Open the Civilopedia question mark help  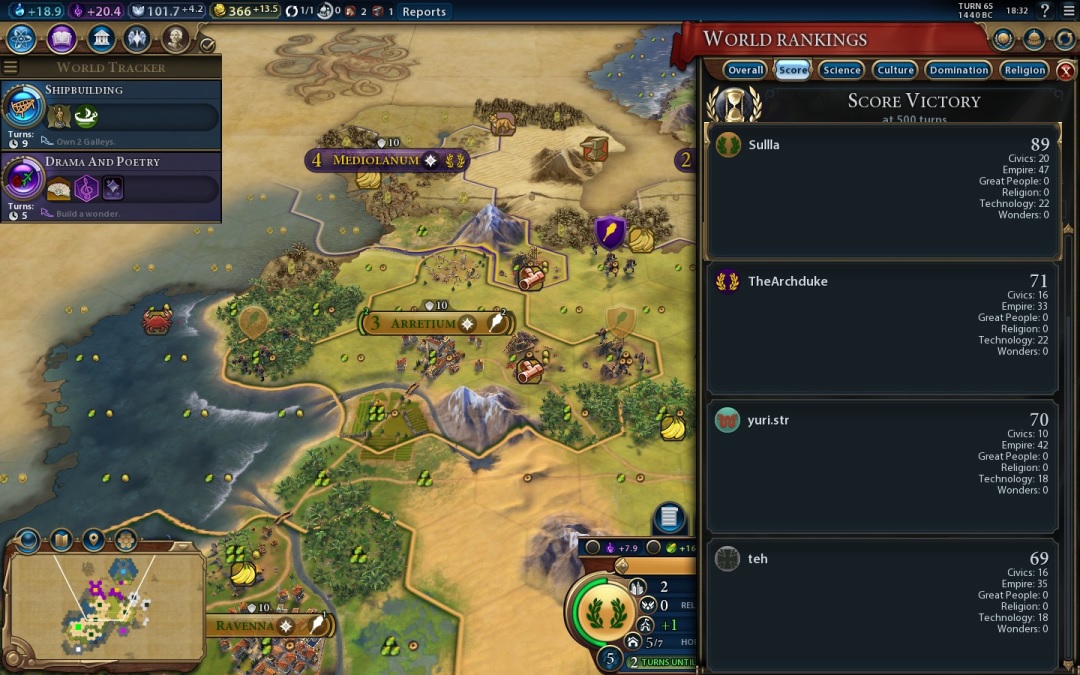tap(1045, 11)
